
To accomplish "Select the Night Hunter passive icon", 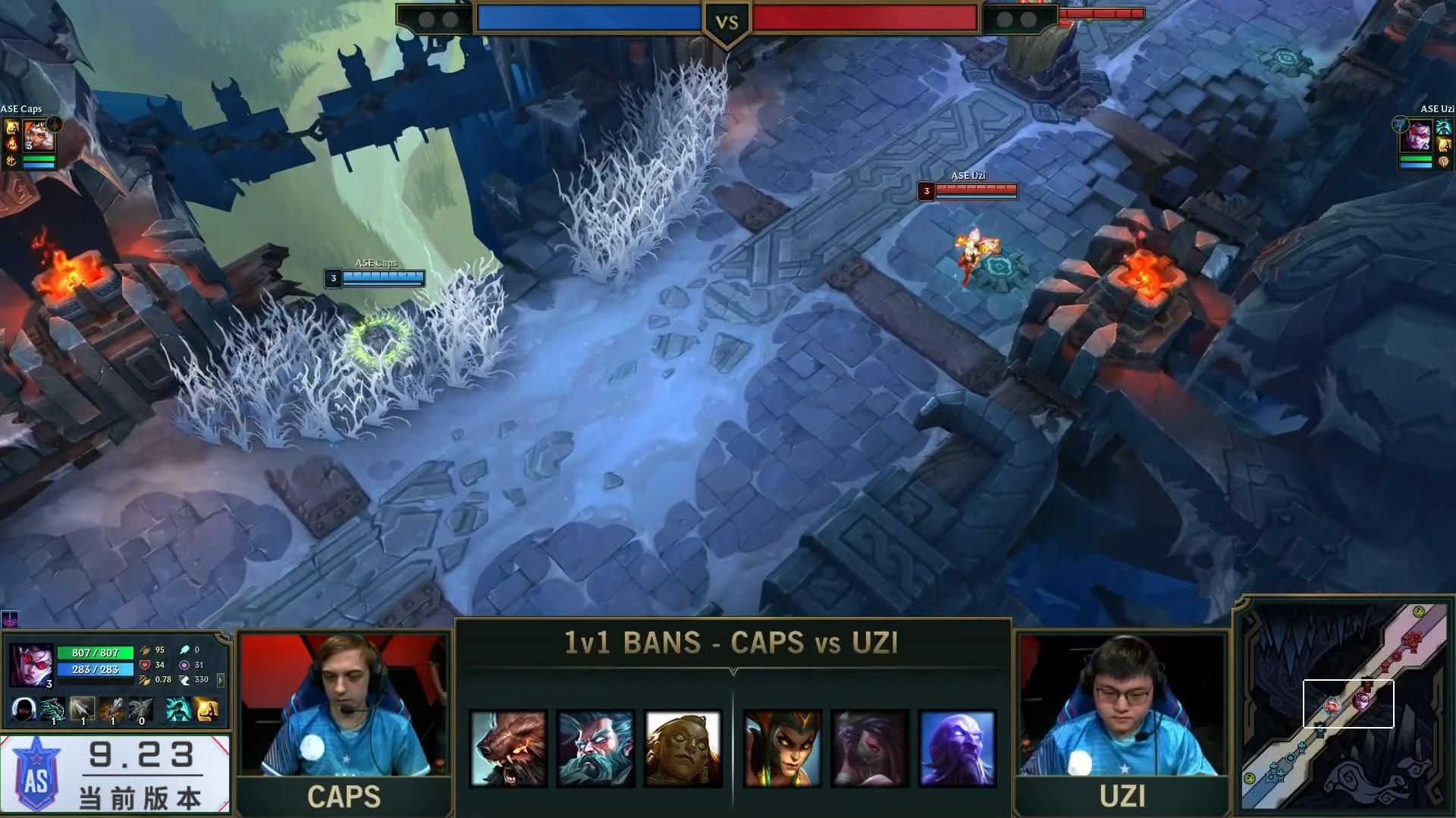I will [24, 710].
